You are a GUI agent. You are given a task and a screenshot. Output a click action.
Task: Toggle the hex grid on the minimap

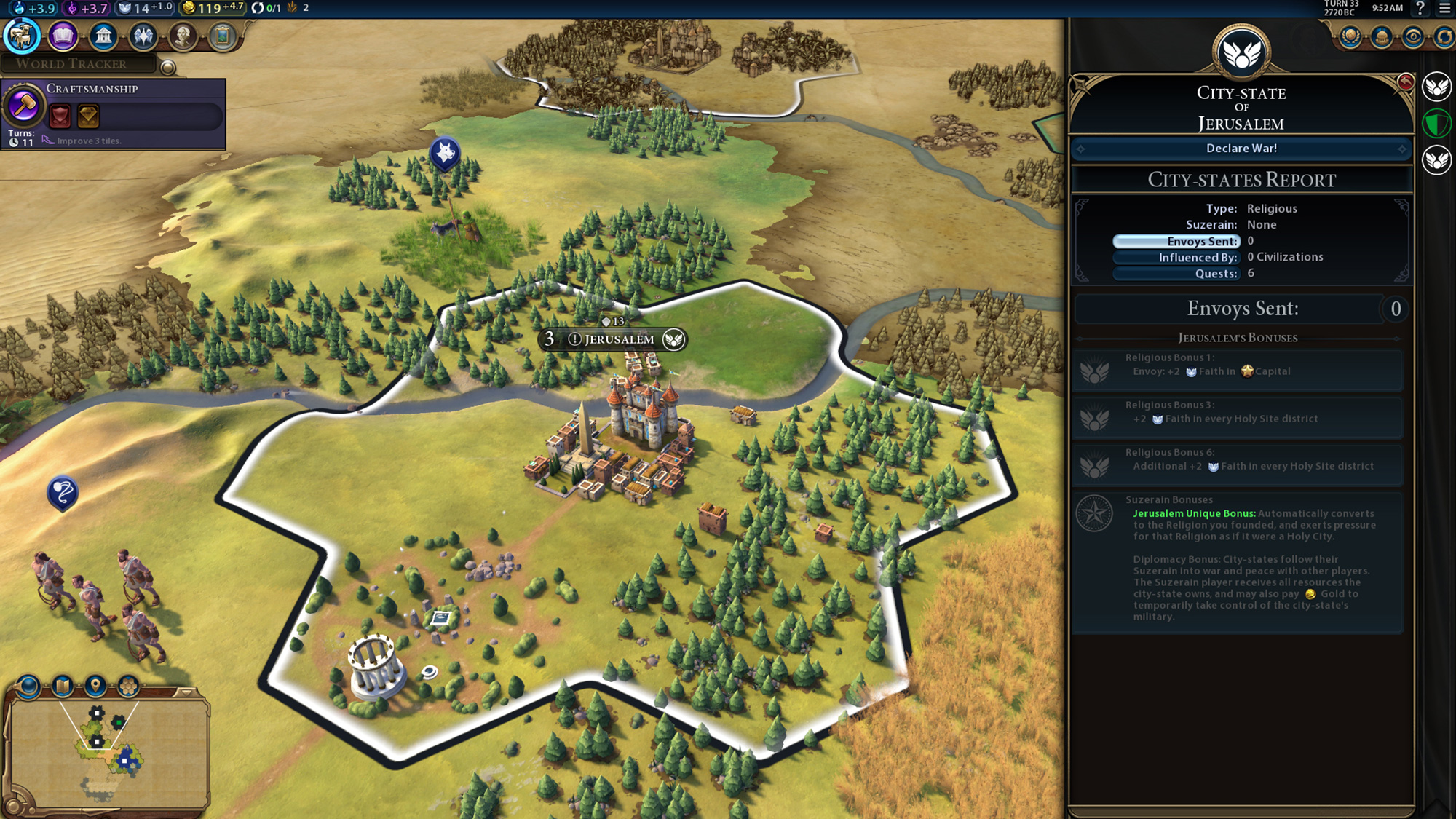coord(127,686)
